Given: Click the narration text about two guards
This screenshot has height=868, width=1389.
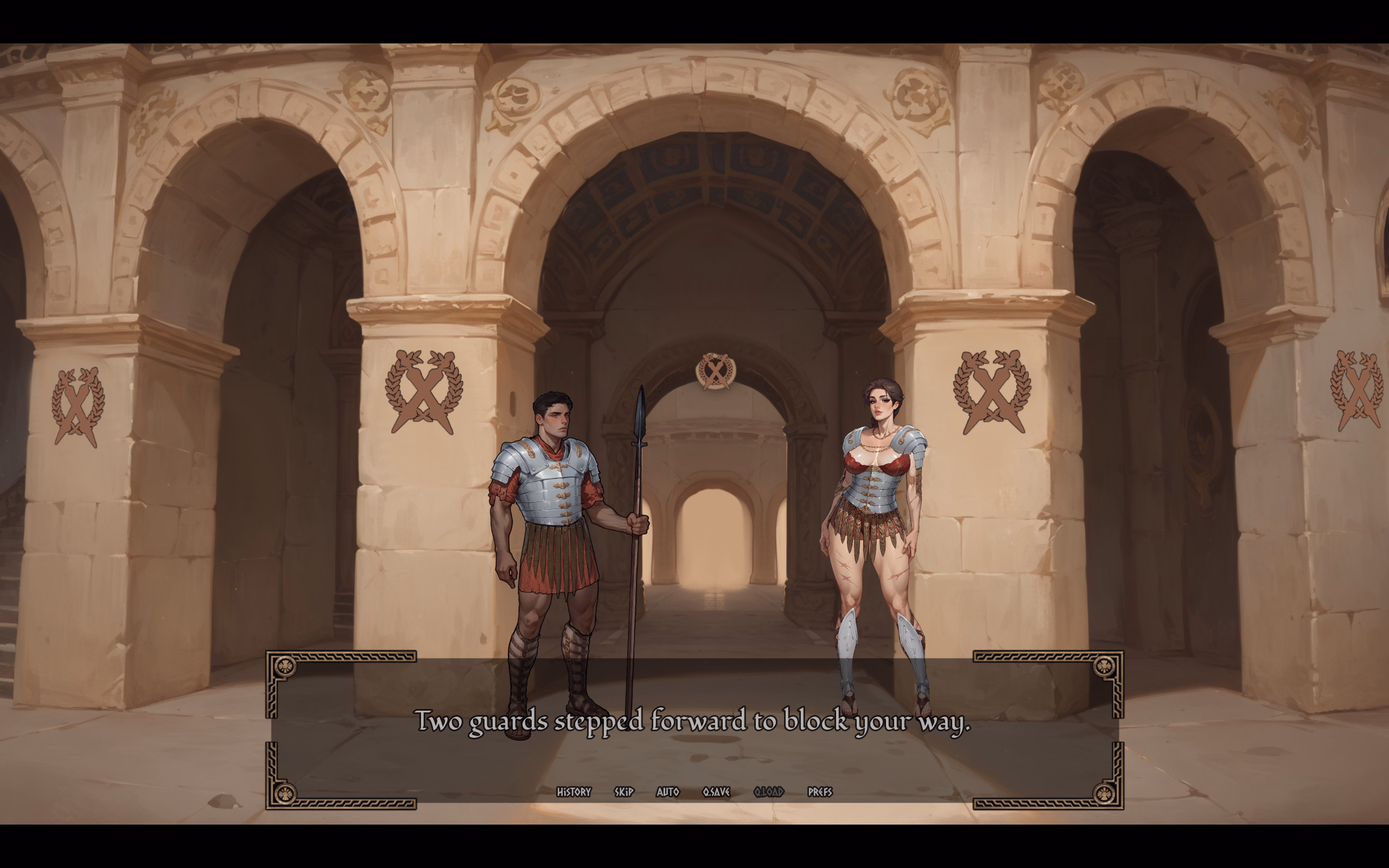Looking at the screenshot, I should tap(694, 723).
